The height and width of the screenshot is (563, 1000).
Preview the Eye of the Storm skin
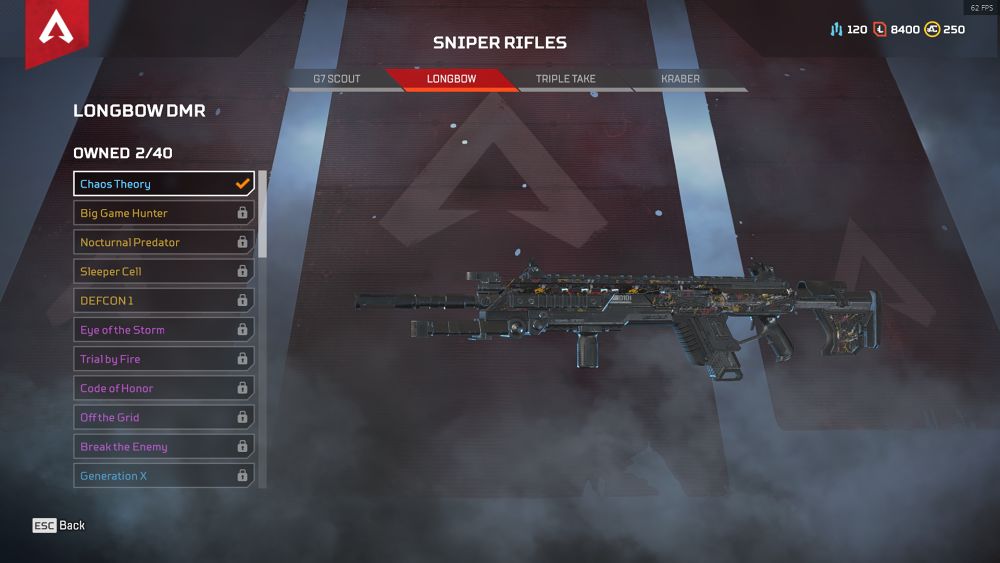pyautogui.click(x=164, y=330)
